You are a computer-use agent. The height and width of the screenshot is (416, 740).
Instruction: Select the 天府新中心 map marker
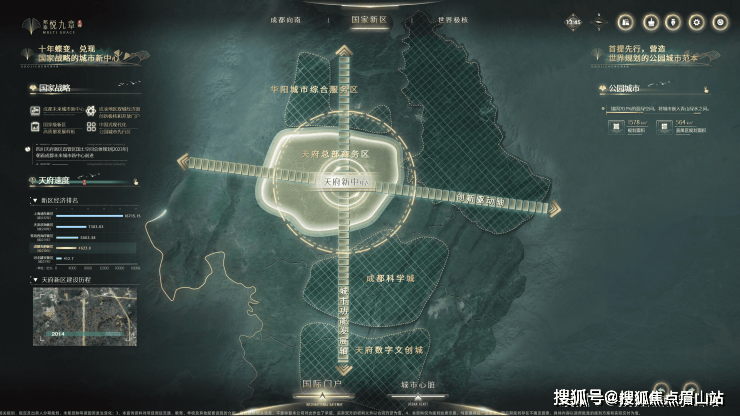point(346,183)
